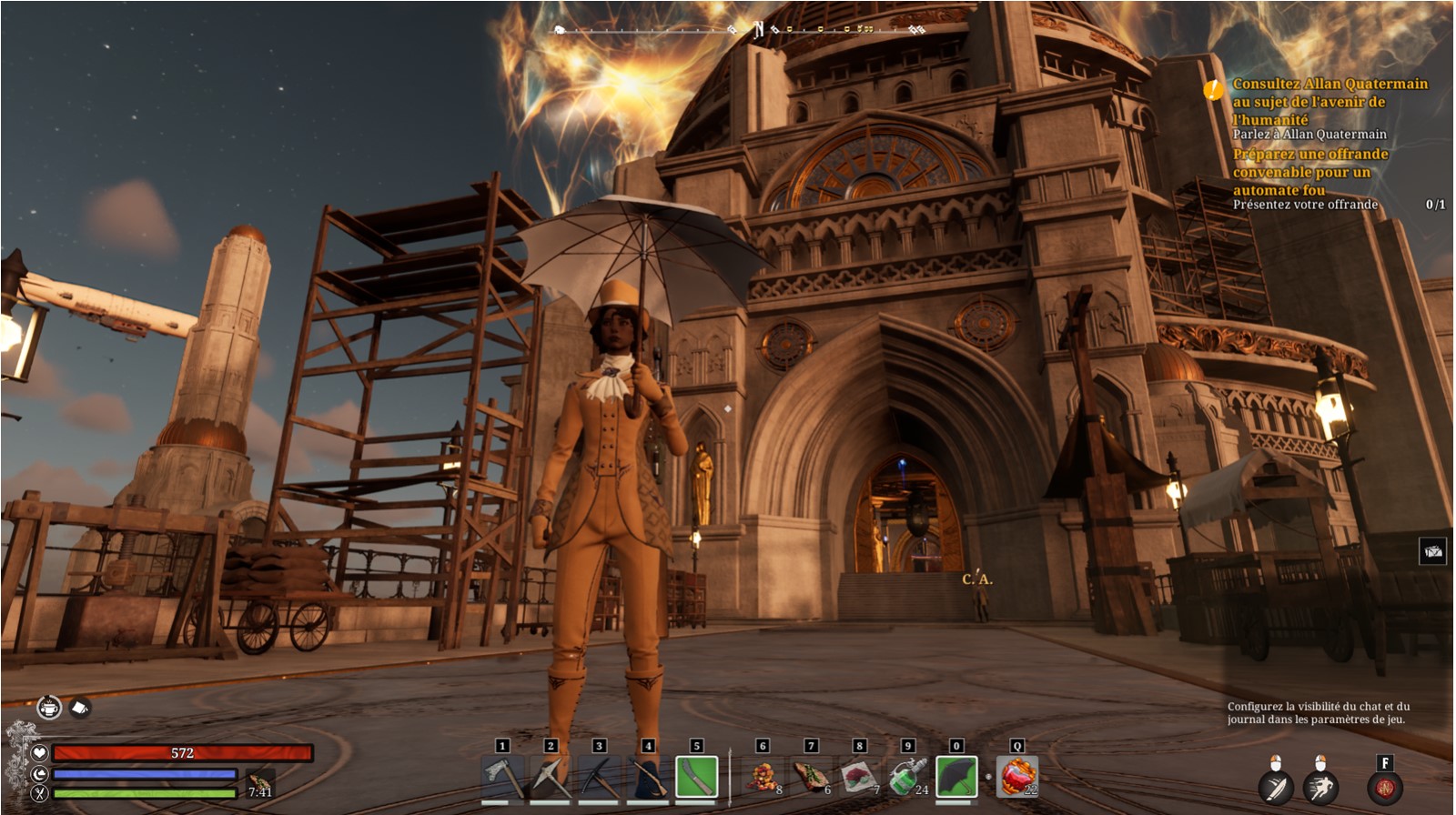Select the rifle in hotbar slot 4
This screenshot has height=815, width=1456.
648,778
